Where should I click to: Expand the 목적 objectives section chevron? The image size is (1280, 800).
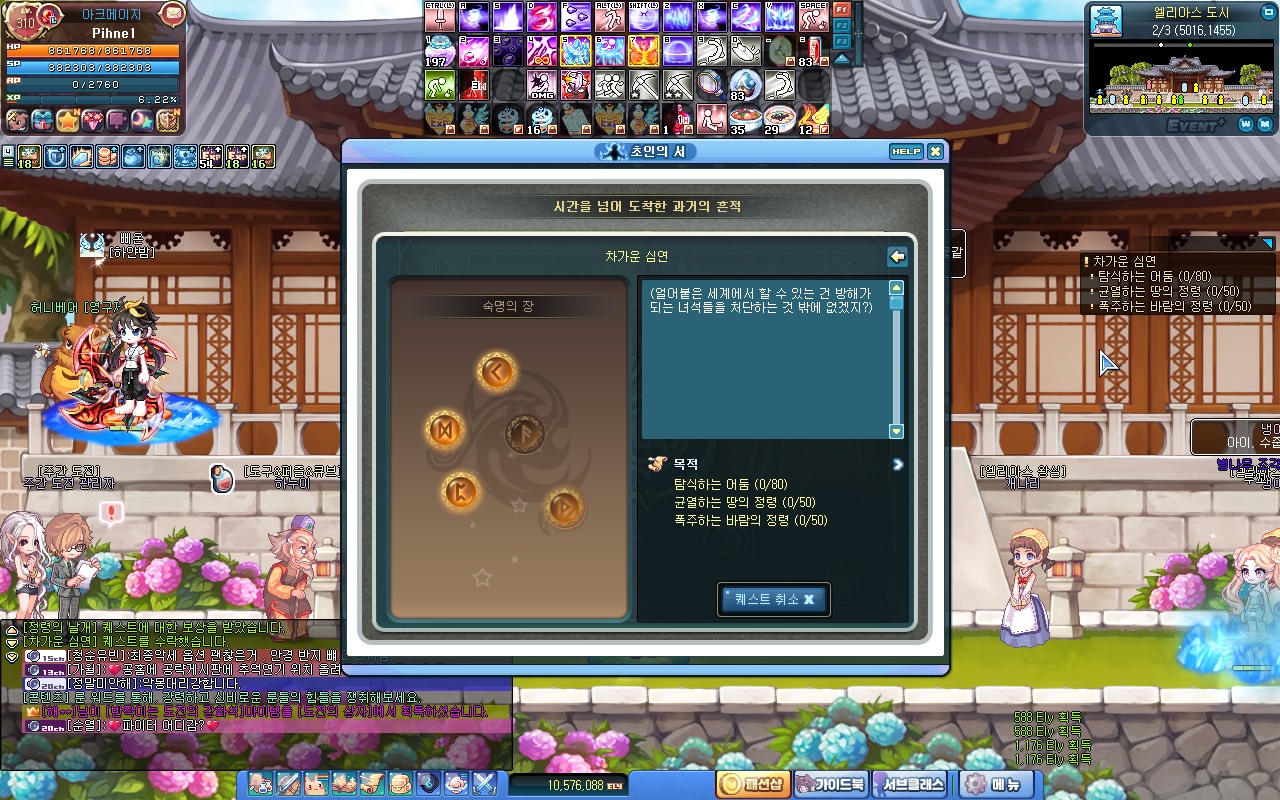click(x=897, y=465)
